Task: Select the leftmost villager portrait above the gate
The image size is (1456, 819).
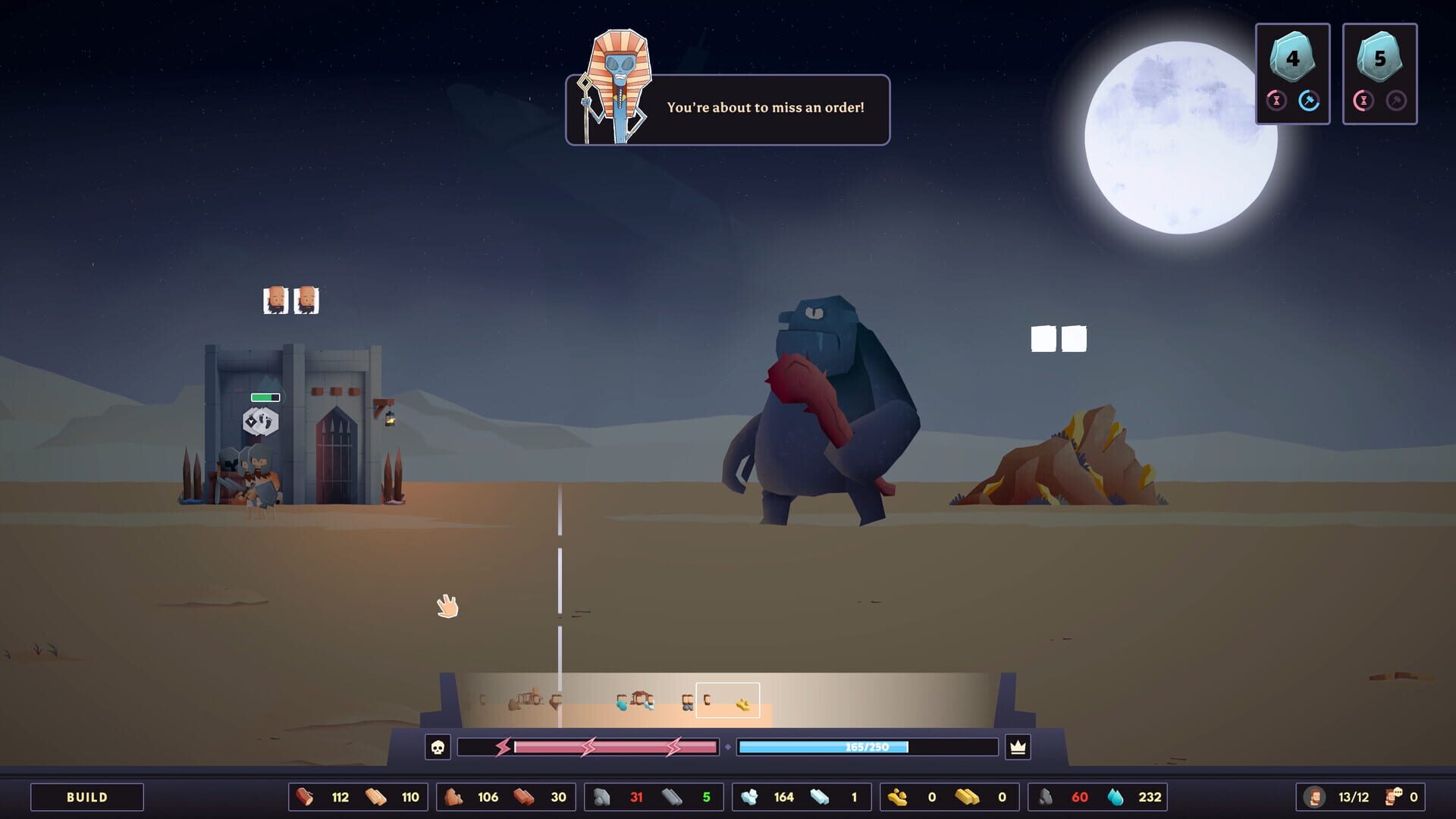Action: 275,300
